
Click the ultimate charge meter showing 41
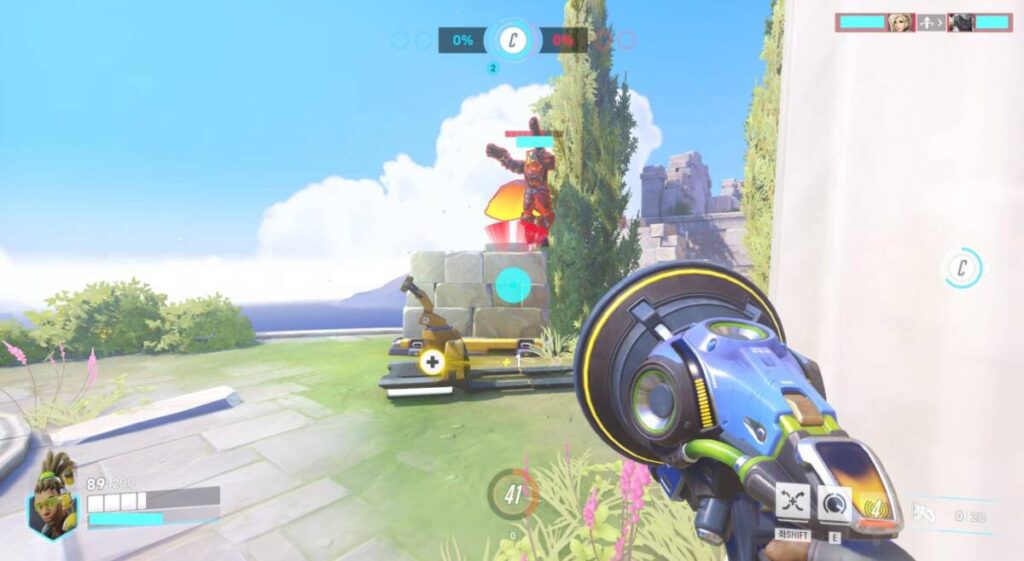click(513, 493)
